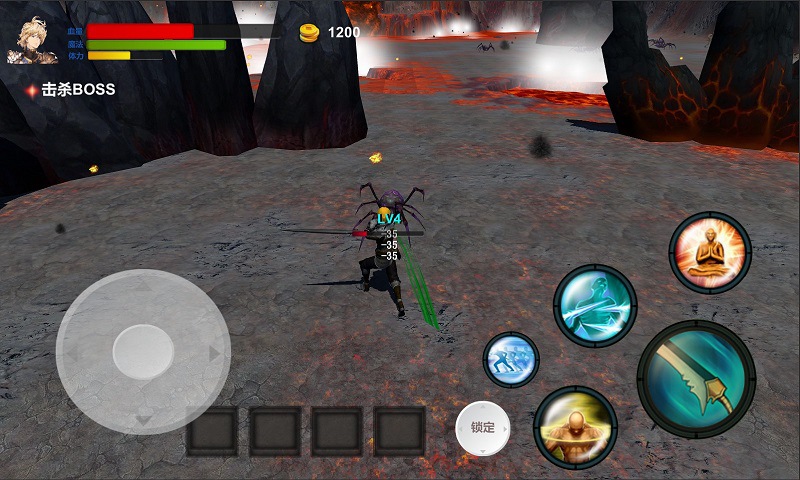Toggle the 锁定 lock-on button

point(483,427)
